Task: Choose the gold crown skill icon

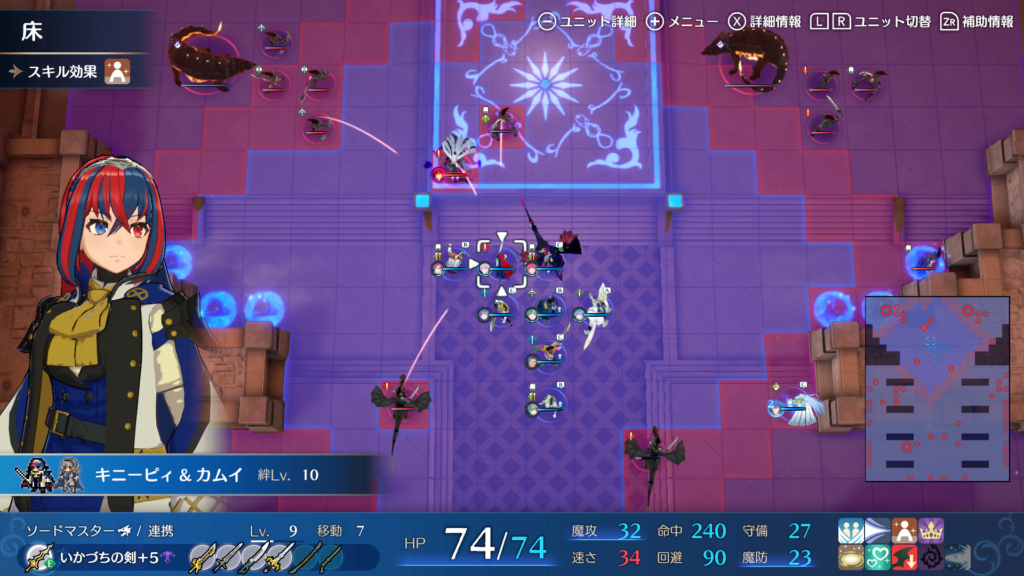Action: point(931,530)
